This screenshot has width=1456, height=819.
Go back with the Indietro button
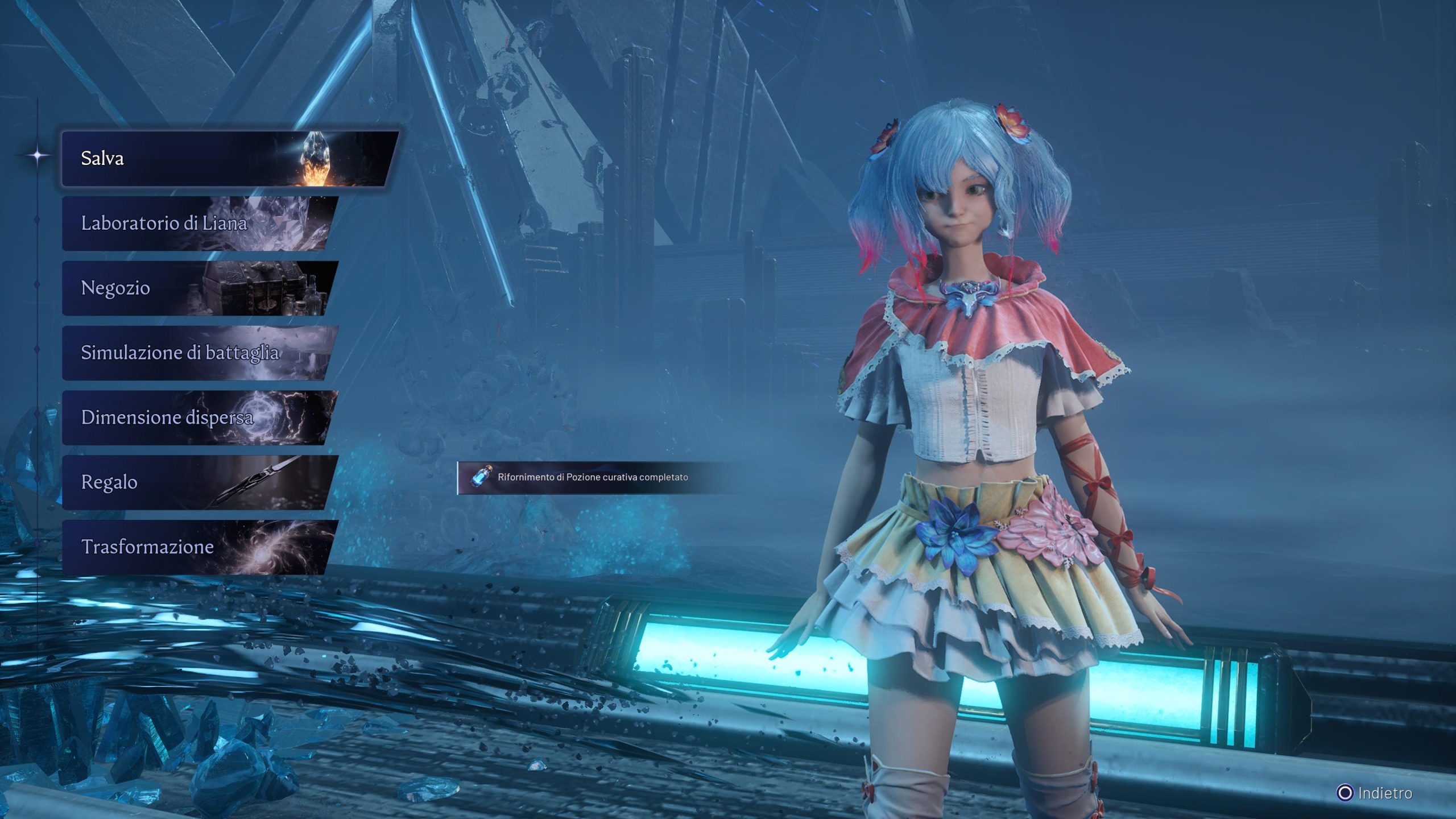1375,793
